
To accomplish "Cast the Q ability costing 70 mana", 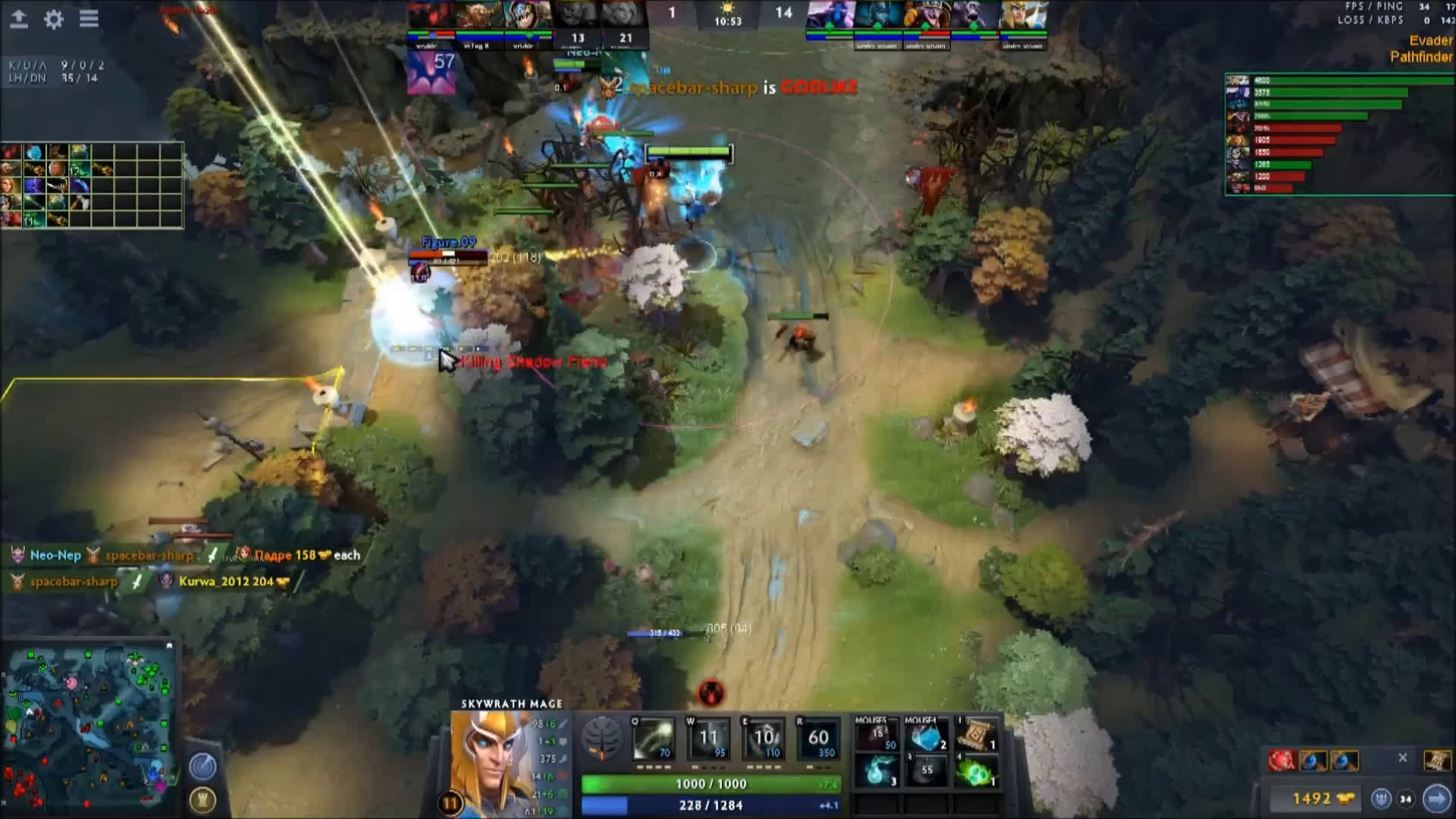I will [653, 738].
